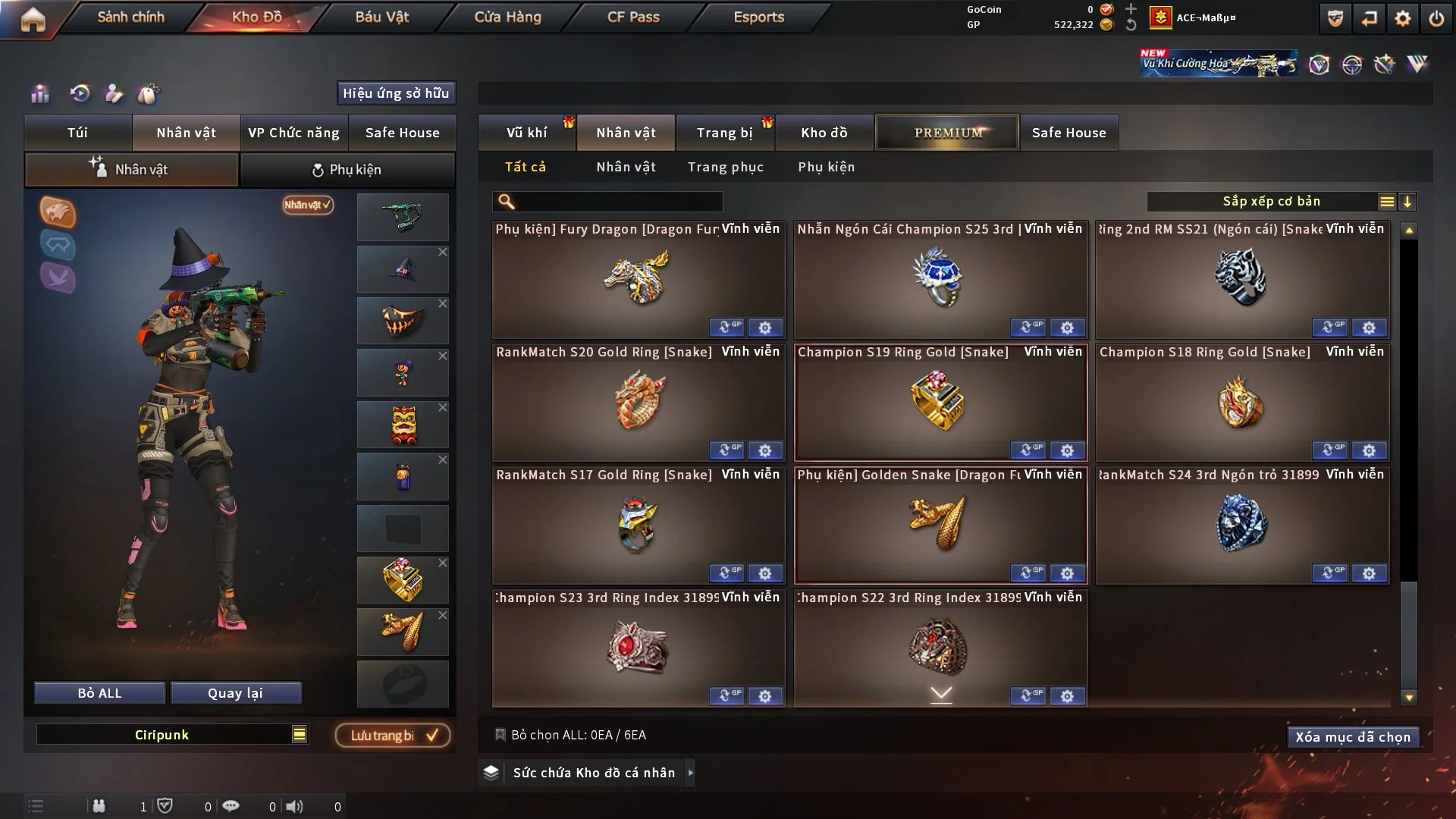Click the Quay lại button
Viewport: 1456px width, 819px height.
[x=235, y=693]
